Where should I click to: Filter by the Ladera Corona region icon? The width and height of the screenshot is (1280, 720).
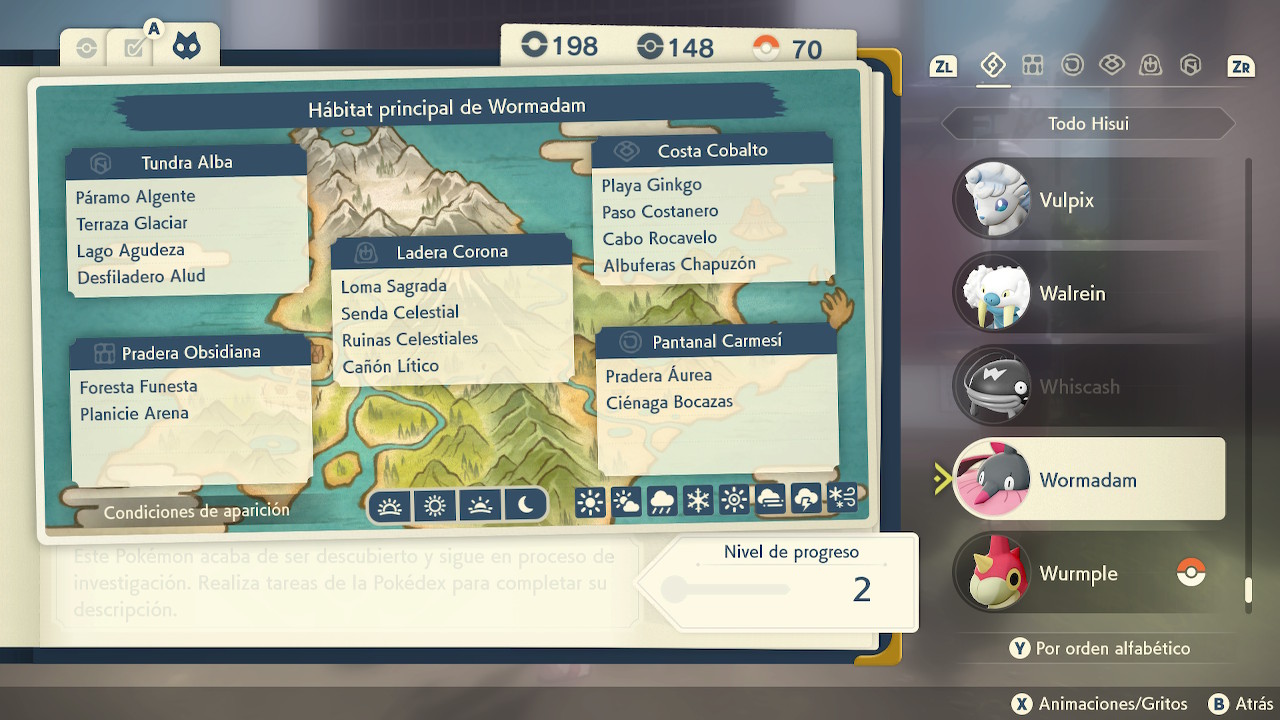pyautogui.click(x=1150, y=66)
